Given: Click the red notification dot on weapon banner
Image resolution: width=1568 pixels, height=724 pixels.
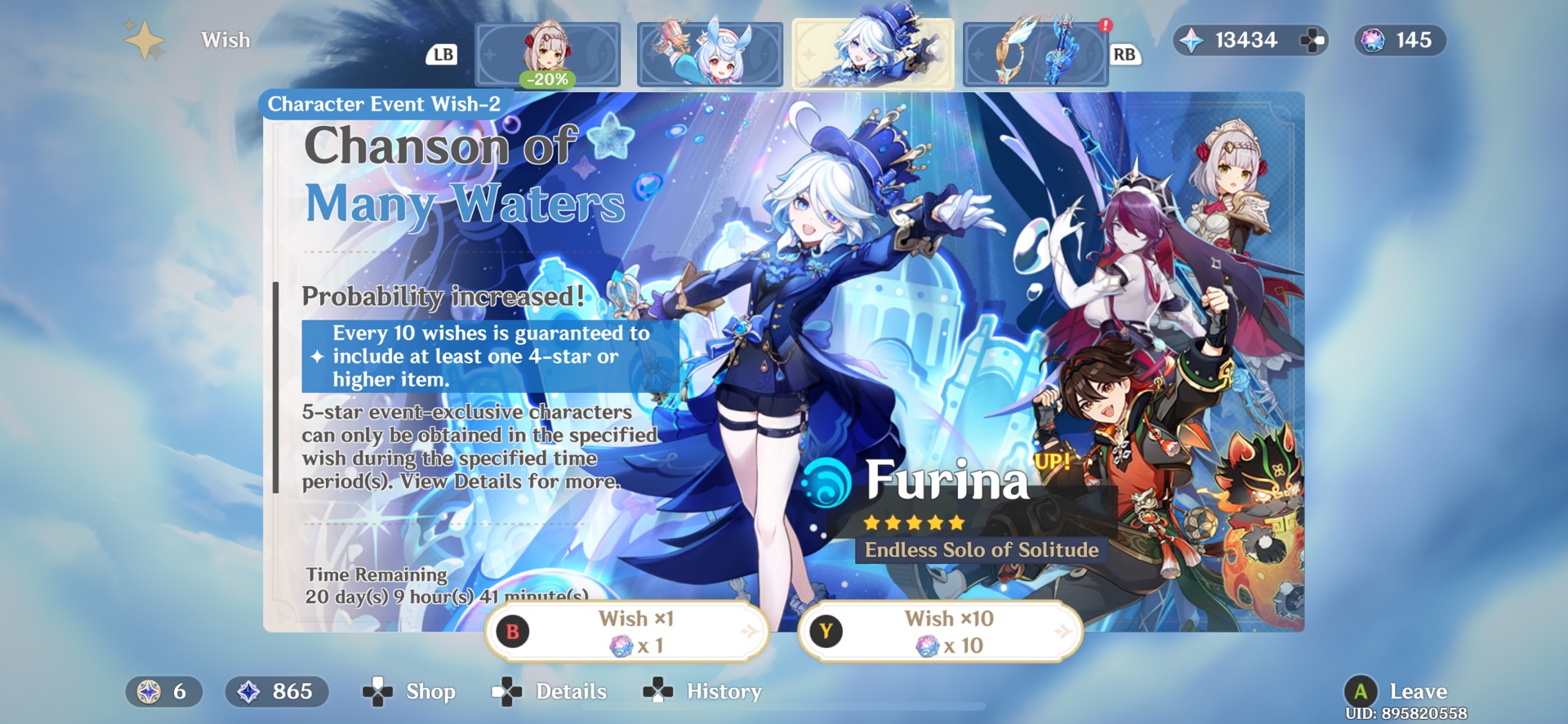Looking at the screenshot, I should pyautogui.click(x=1104, y=24).
